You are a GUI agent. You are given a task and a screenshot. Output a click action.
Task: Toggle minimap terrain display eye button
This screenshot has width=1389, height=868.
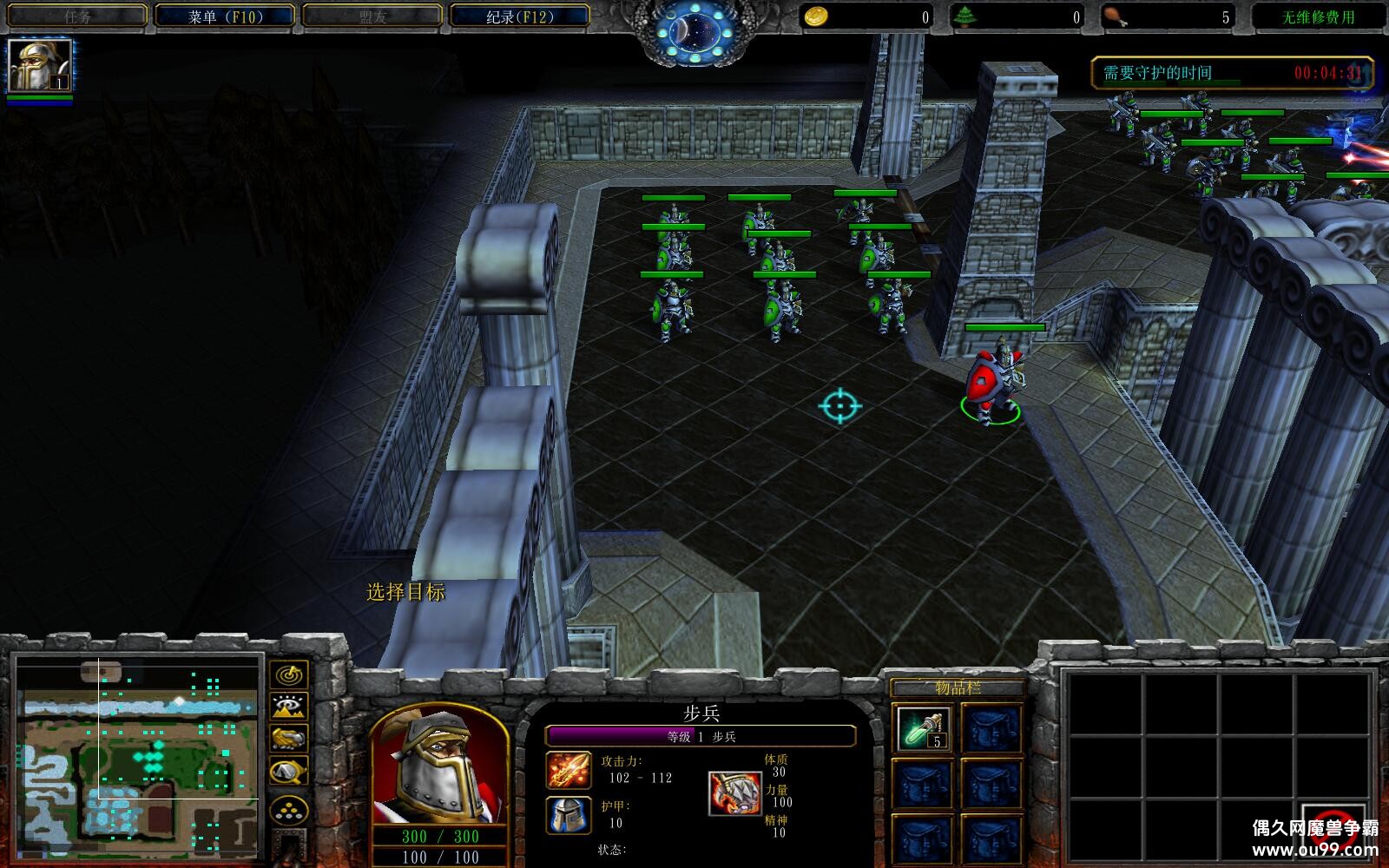(x=289, y=707)
